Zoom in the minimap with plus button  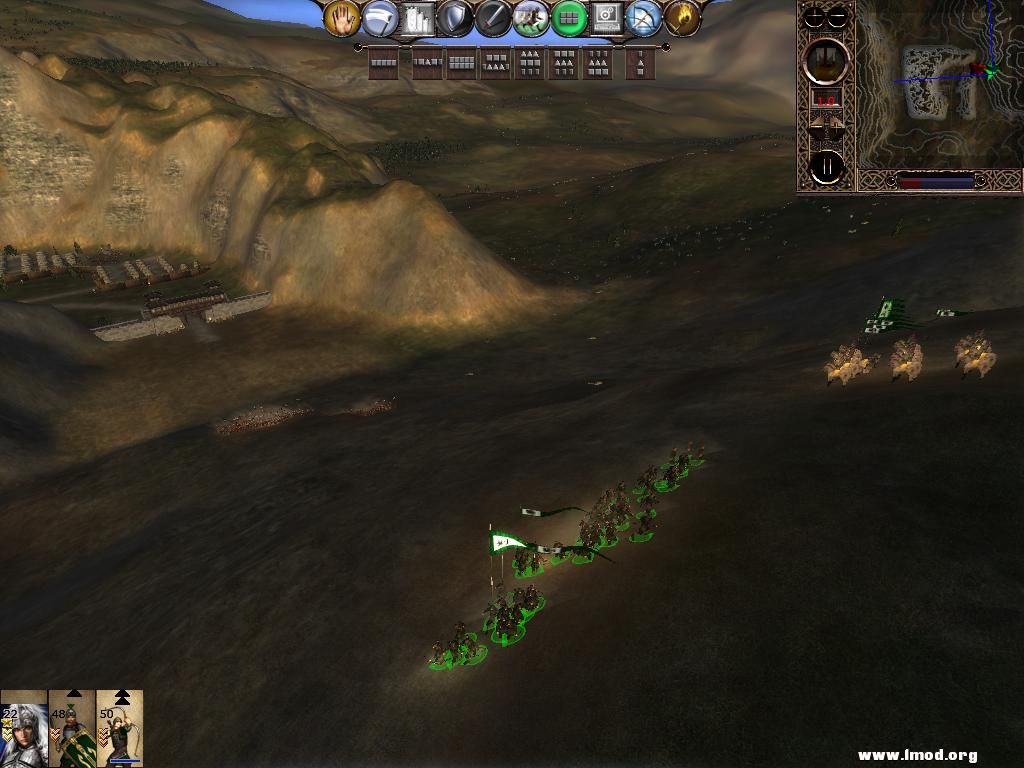pyautogui.click(x=814, y=17)
